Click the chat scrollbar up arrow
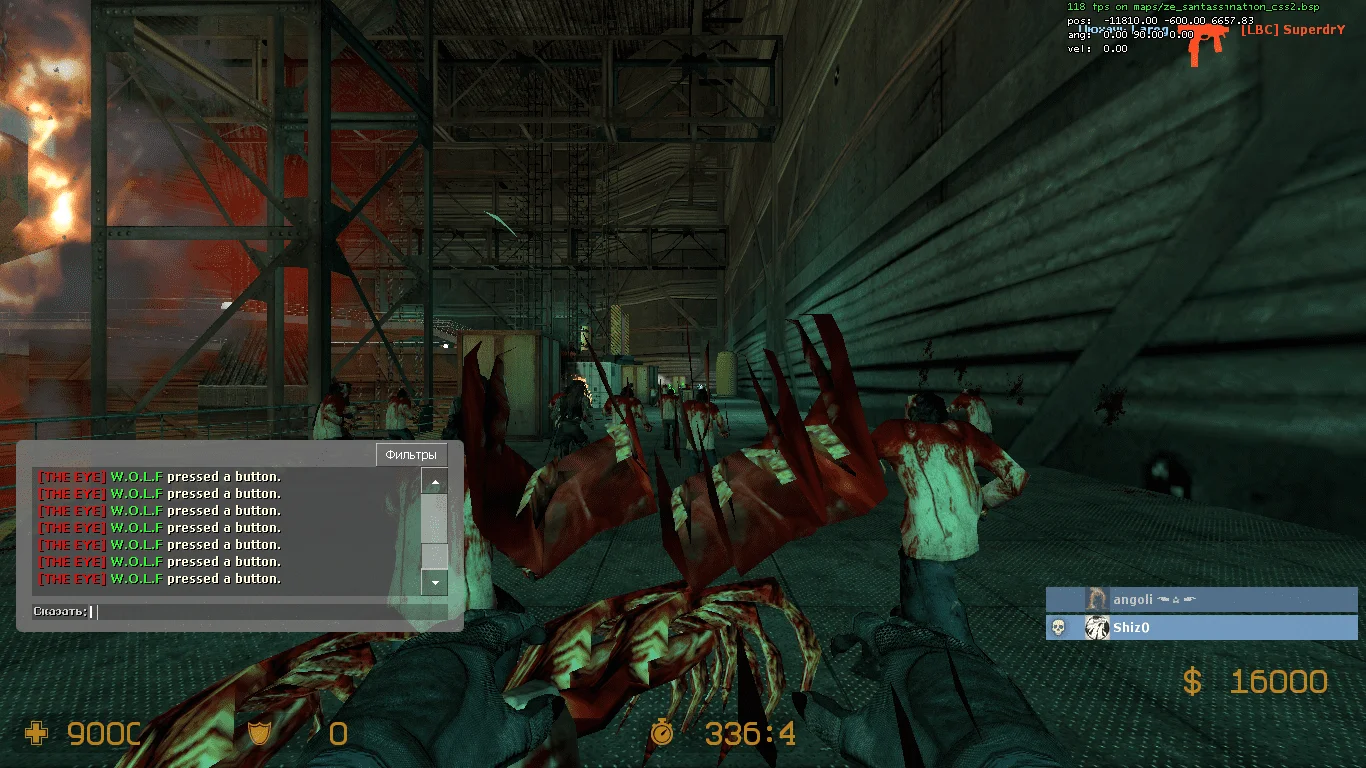1366x768 pixels. (x=434, y=483)
